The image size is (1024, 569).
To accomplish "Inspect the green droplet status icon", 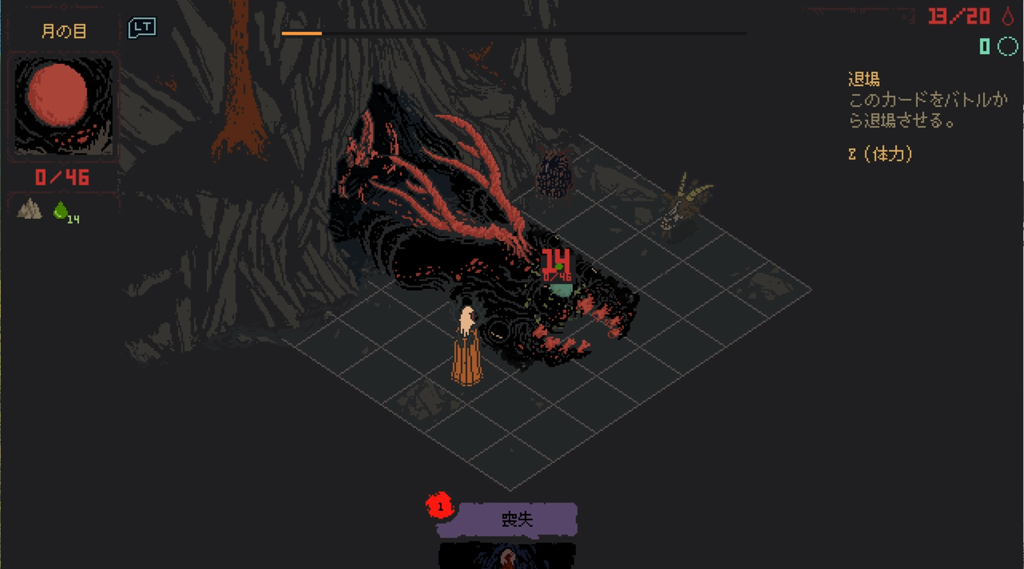I will pos(62,210).
